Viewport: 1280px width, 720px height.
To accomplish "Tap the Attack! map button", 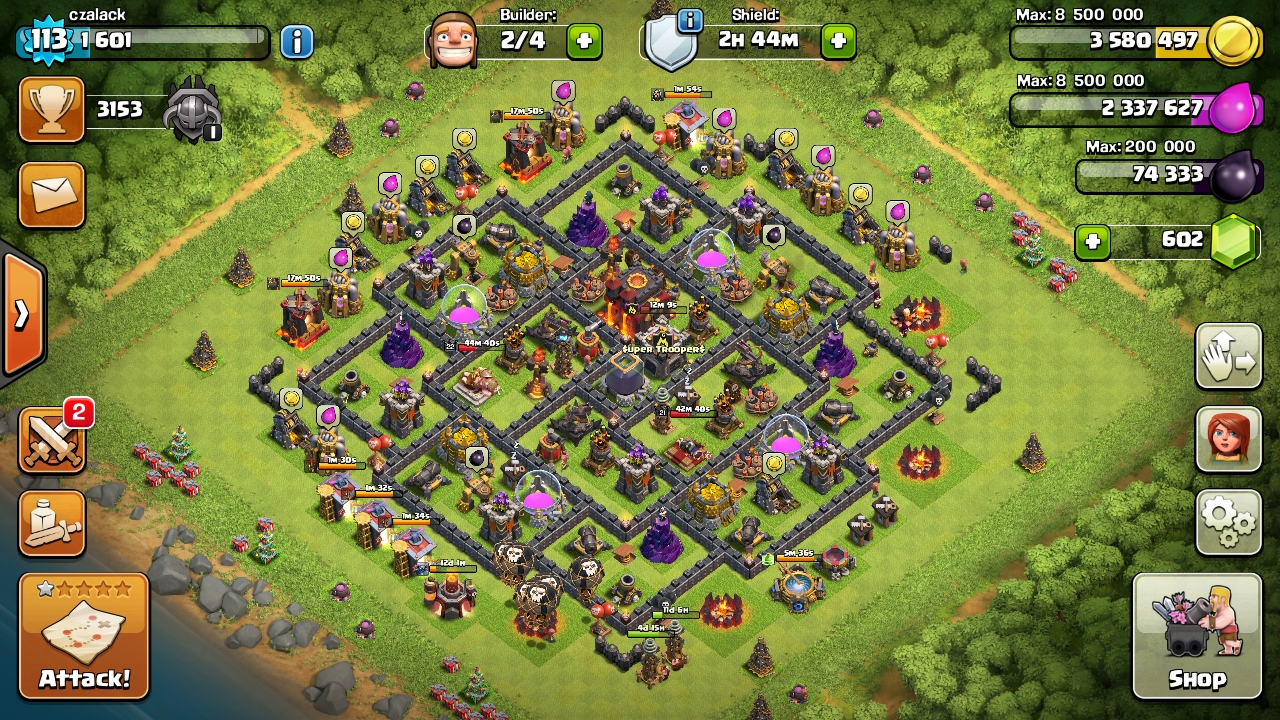I will (x=84, y=636).
